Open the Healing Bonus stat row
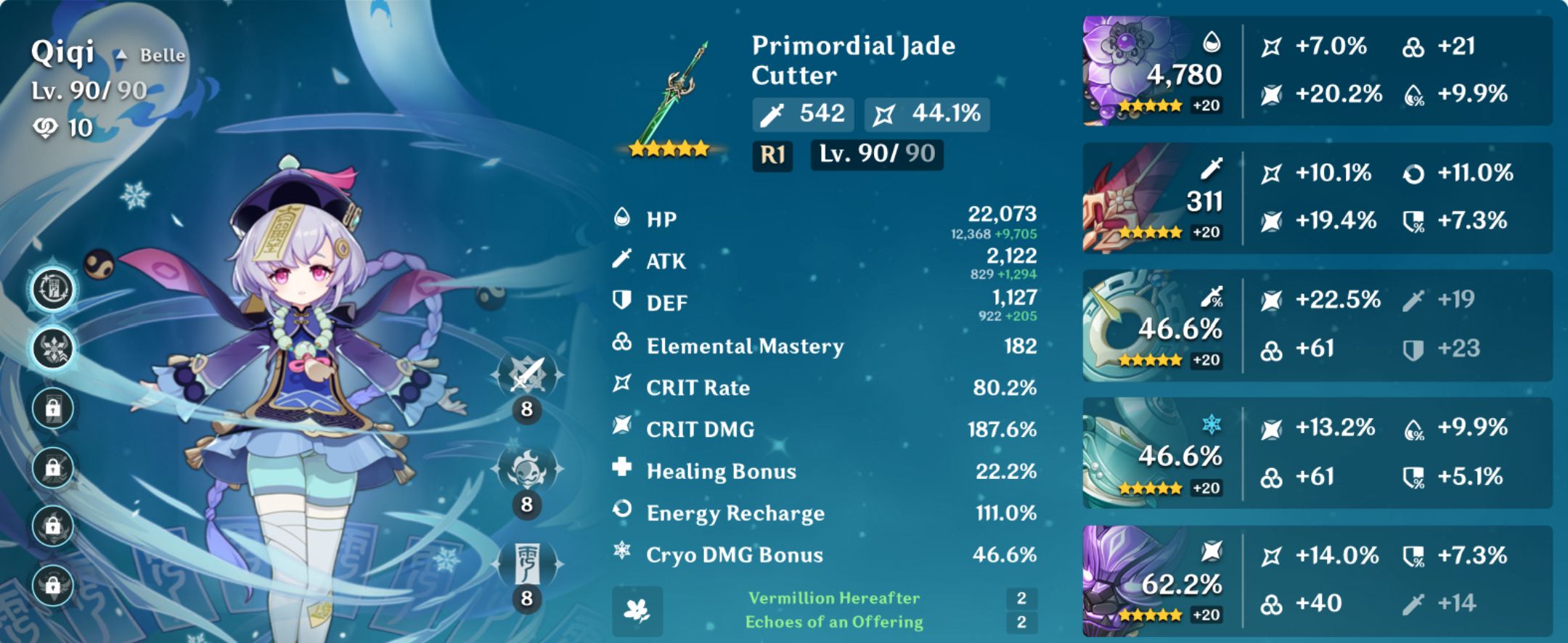Viewport: 1568px width, 643px height. point(828,471)
